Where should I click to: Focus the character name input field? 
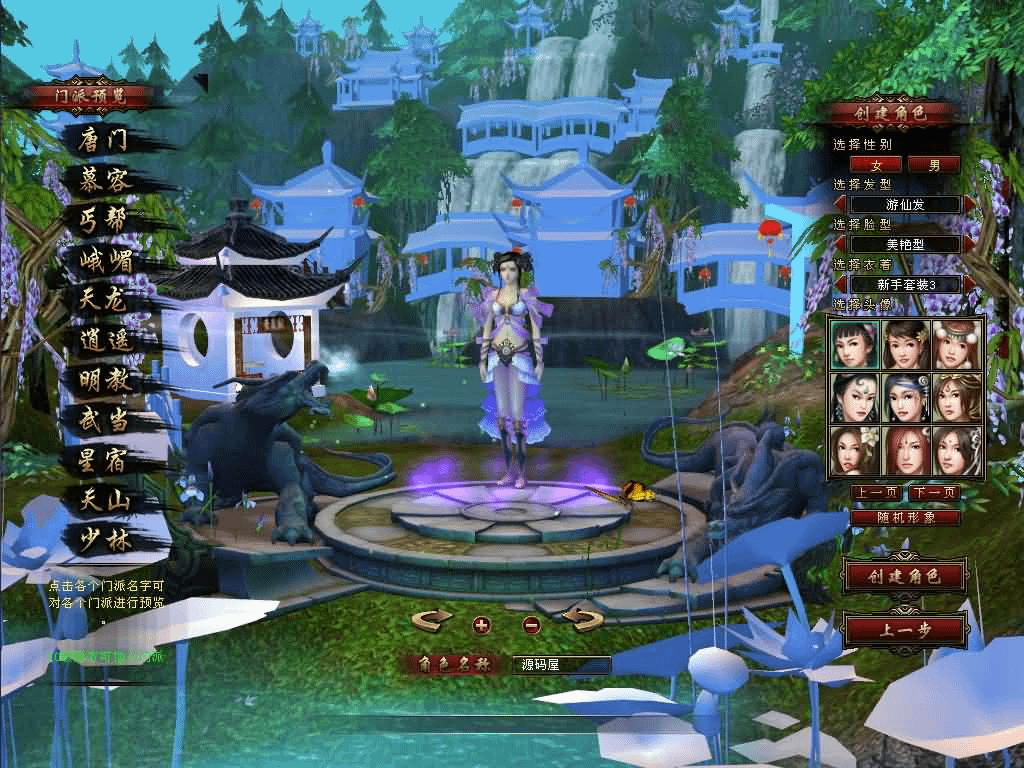(561, 664)
